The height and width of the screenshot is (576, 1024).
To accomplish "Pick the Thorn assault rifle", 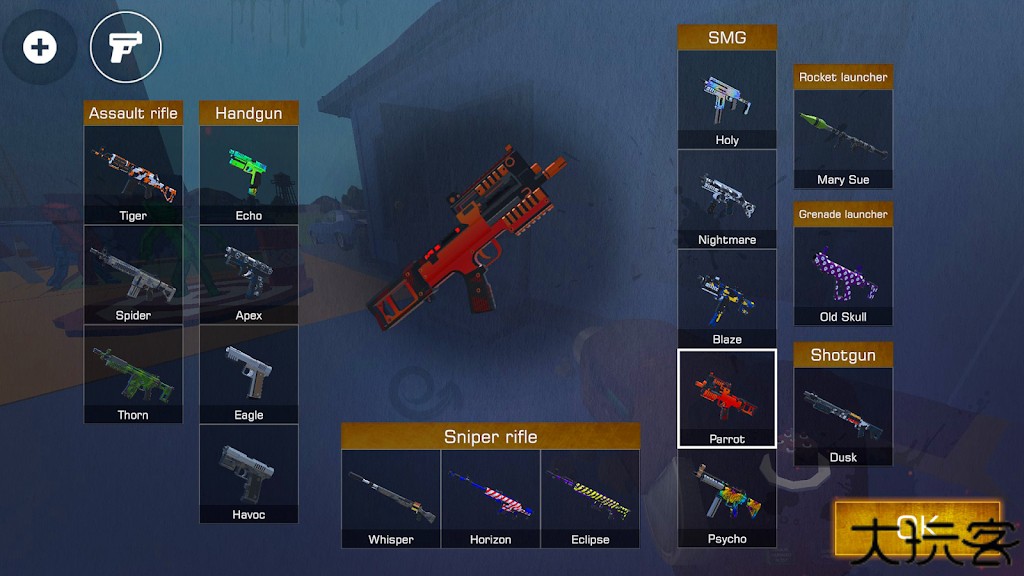I will coord(133,375).
